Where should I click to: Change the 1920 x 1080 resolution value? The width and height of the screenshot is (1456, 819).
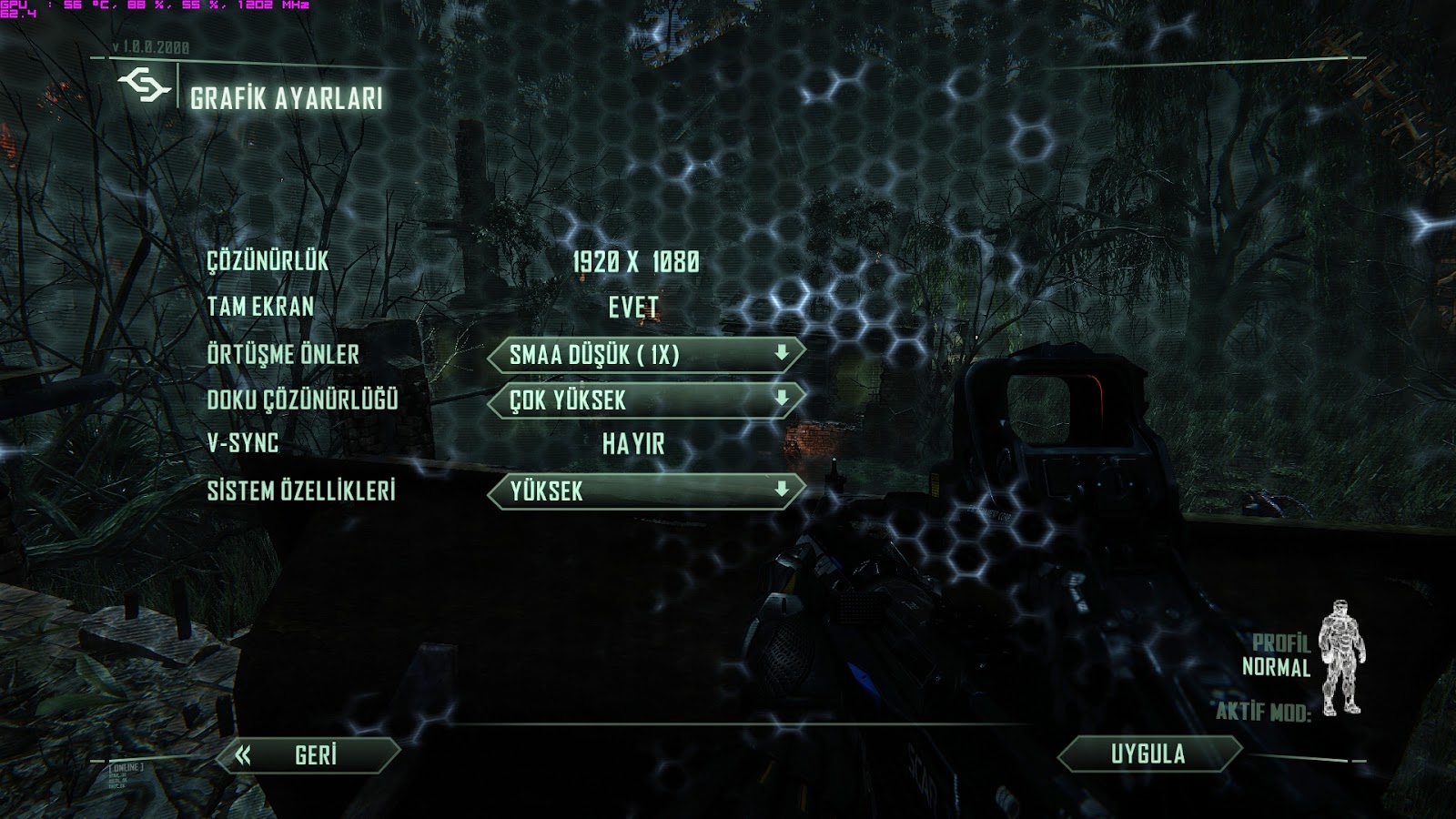pos(636,262)
